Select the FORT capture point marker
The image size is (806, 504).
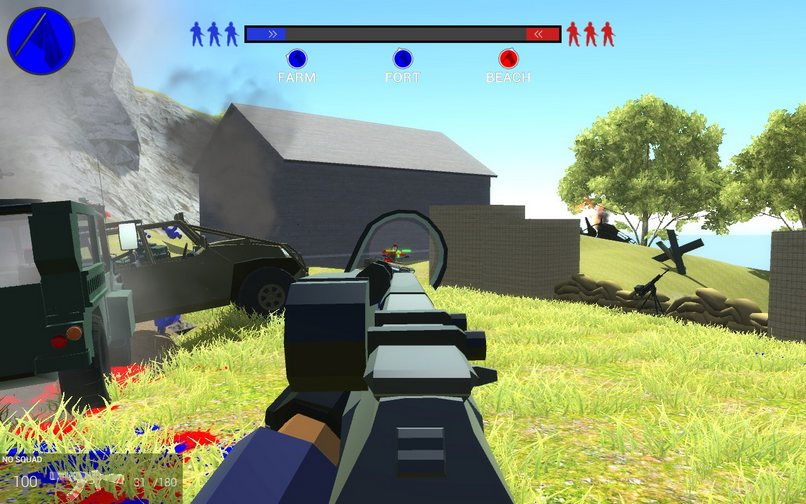click(402, 59)
